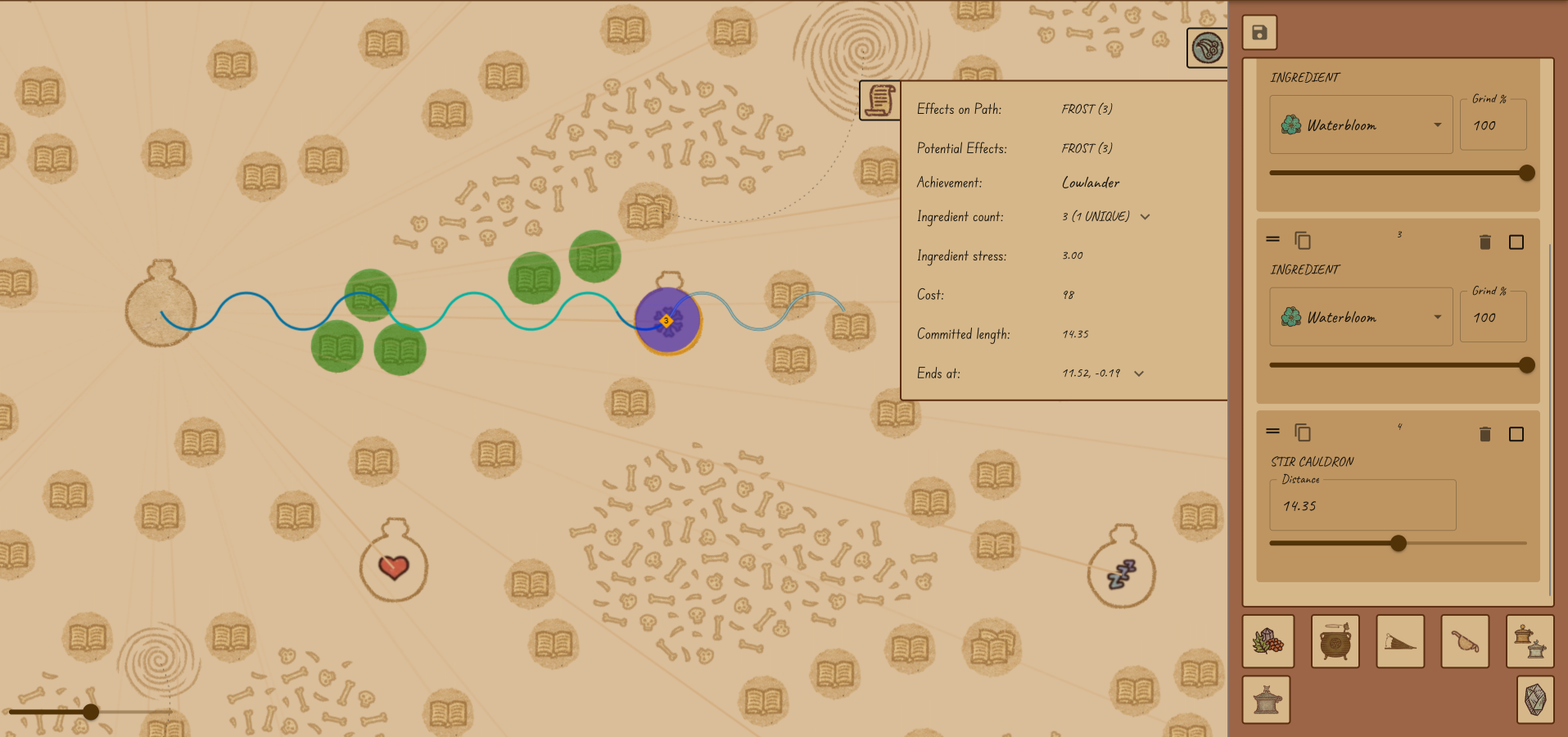Image resolution: width=1568 pixels, height=737 pixels.
Task: Click the Stir Cauldron distance slider
Action: click(x=1398, y=543)
